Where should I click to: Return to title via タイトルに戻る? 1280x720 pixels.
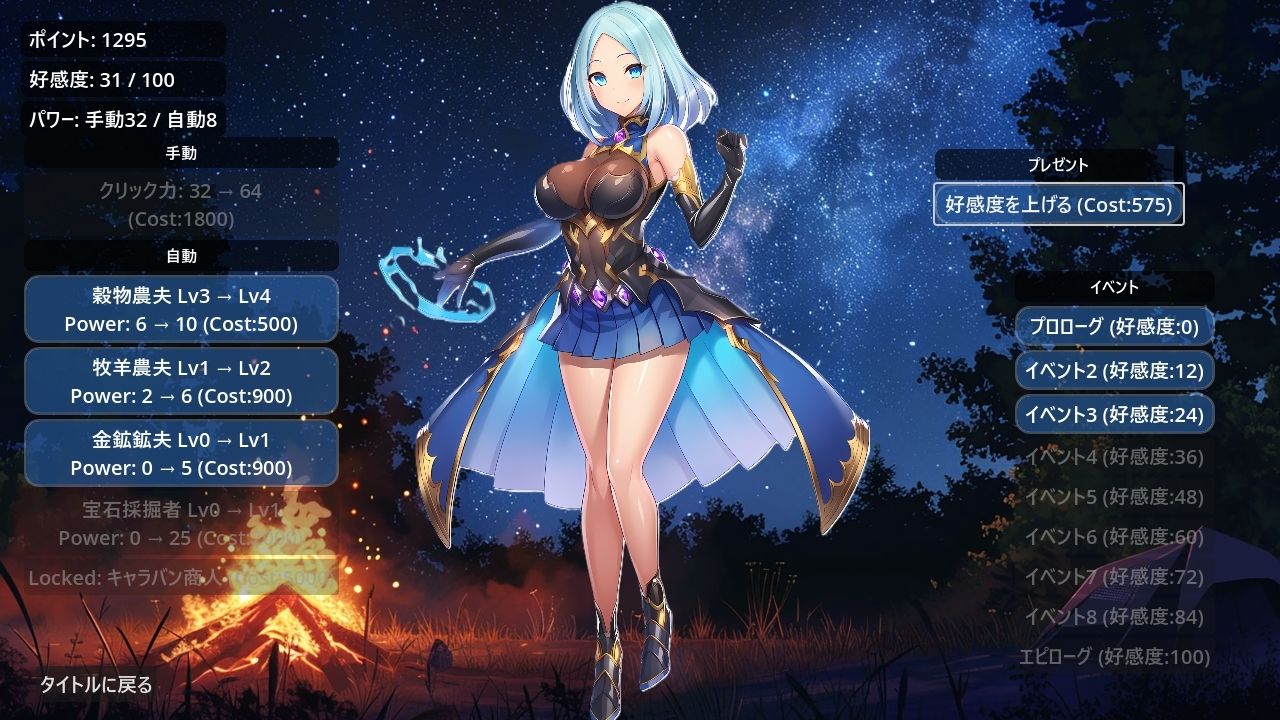[96, 685]
